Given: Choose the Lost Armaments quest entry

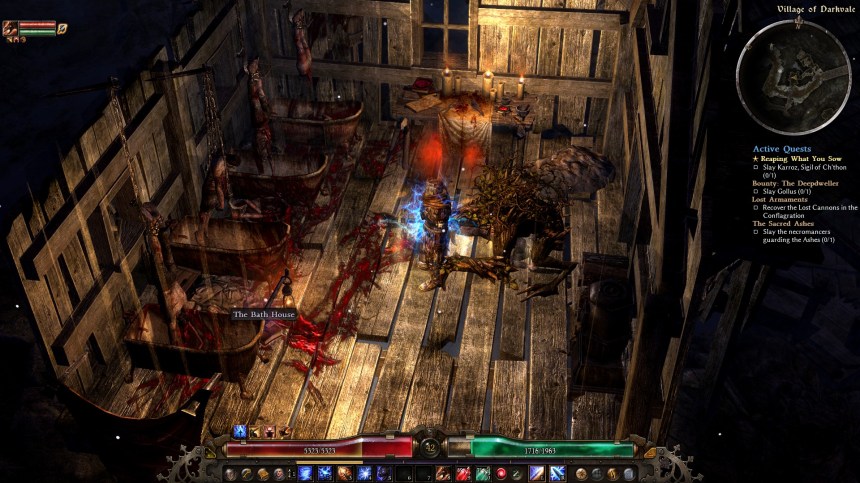Looking at the screenshot, I should point(780,199).
